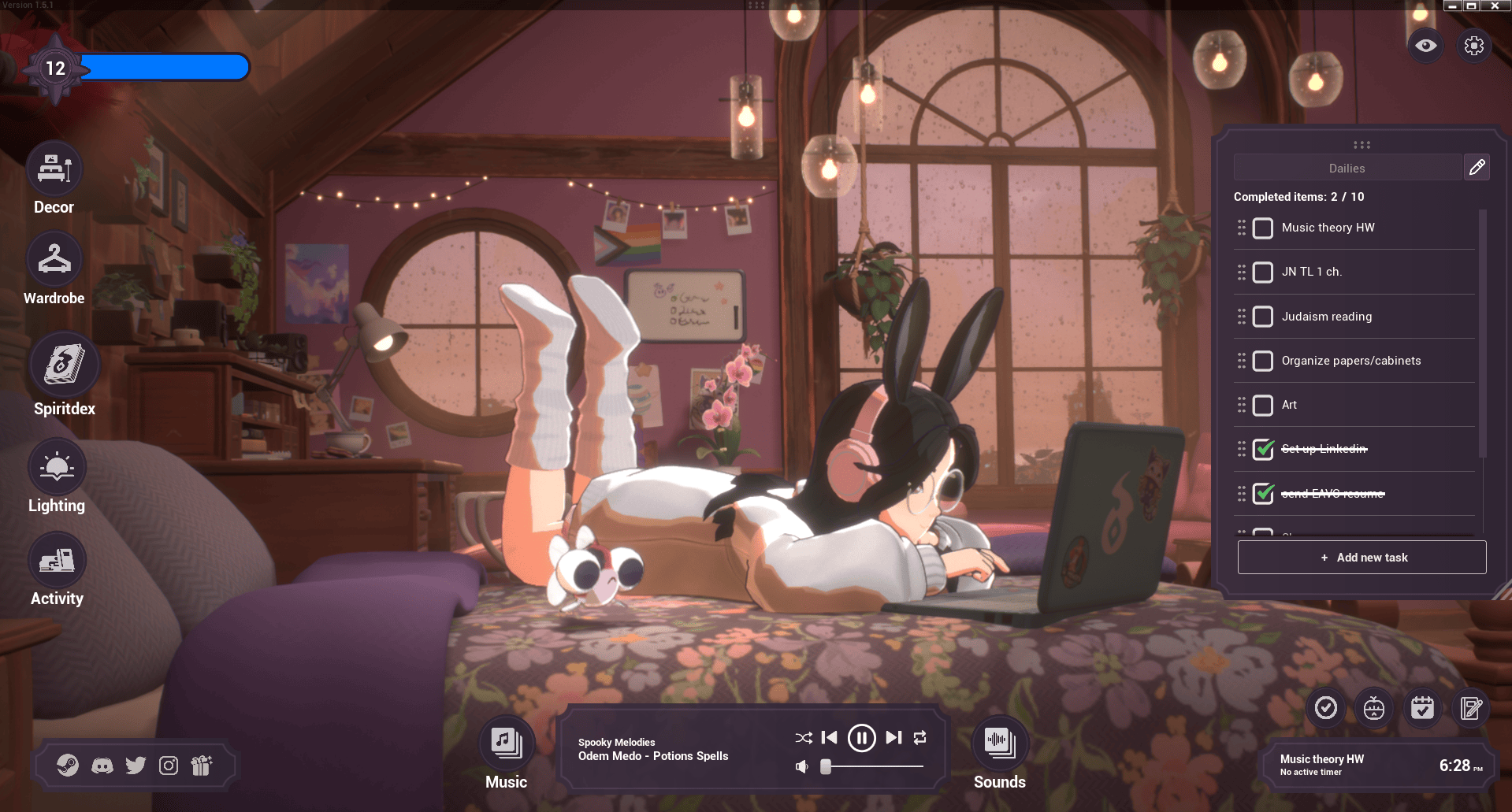Open the Activity selector
Screen dimensions: 1512x812
[57, 559]
